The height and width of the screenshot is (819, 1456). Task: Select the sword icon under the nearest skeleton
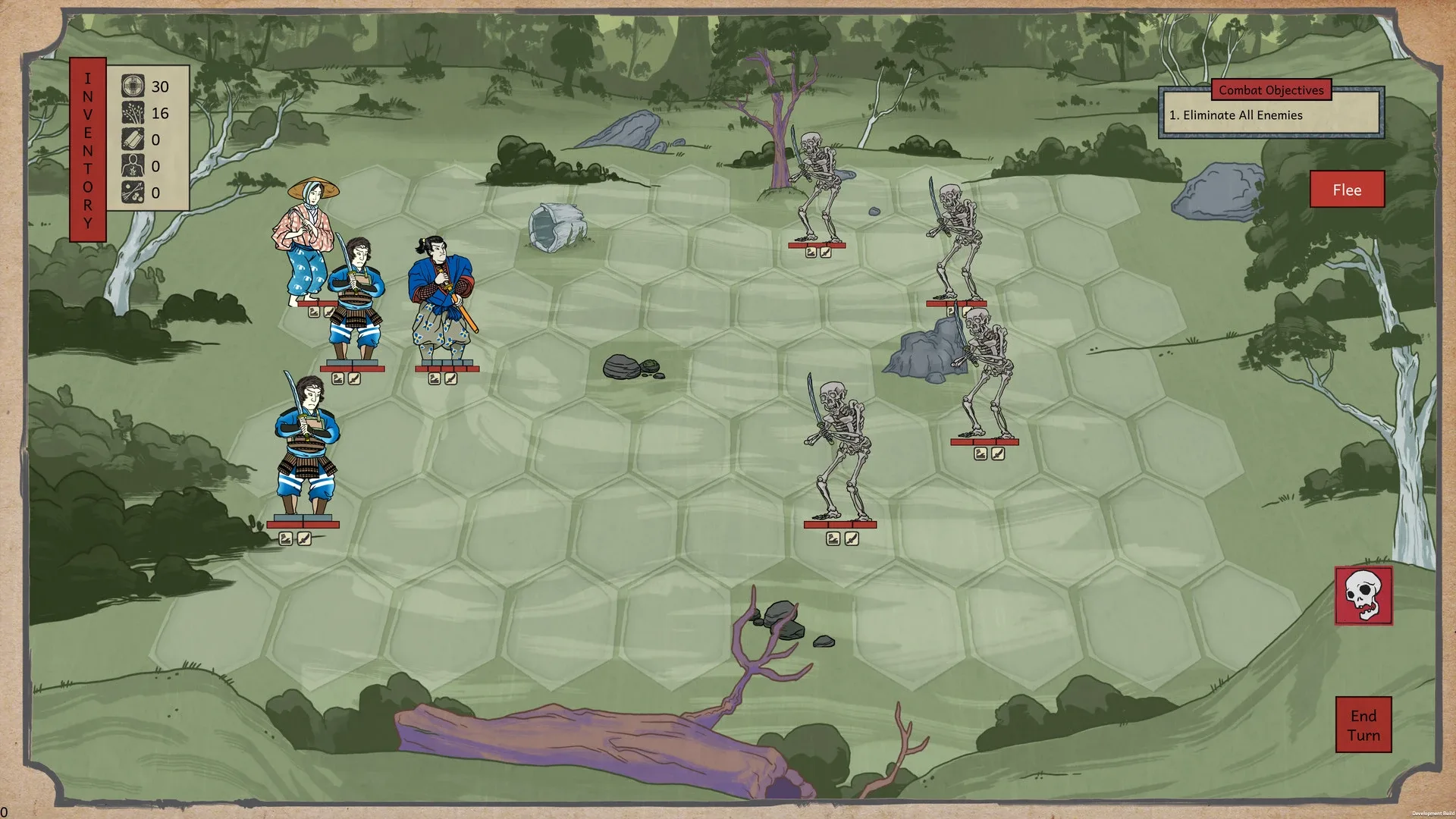850,538
